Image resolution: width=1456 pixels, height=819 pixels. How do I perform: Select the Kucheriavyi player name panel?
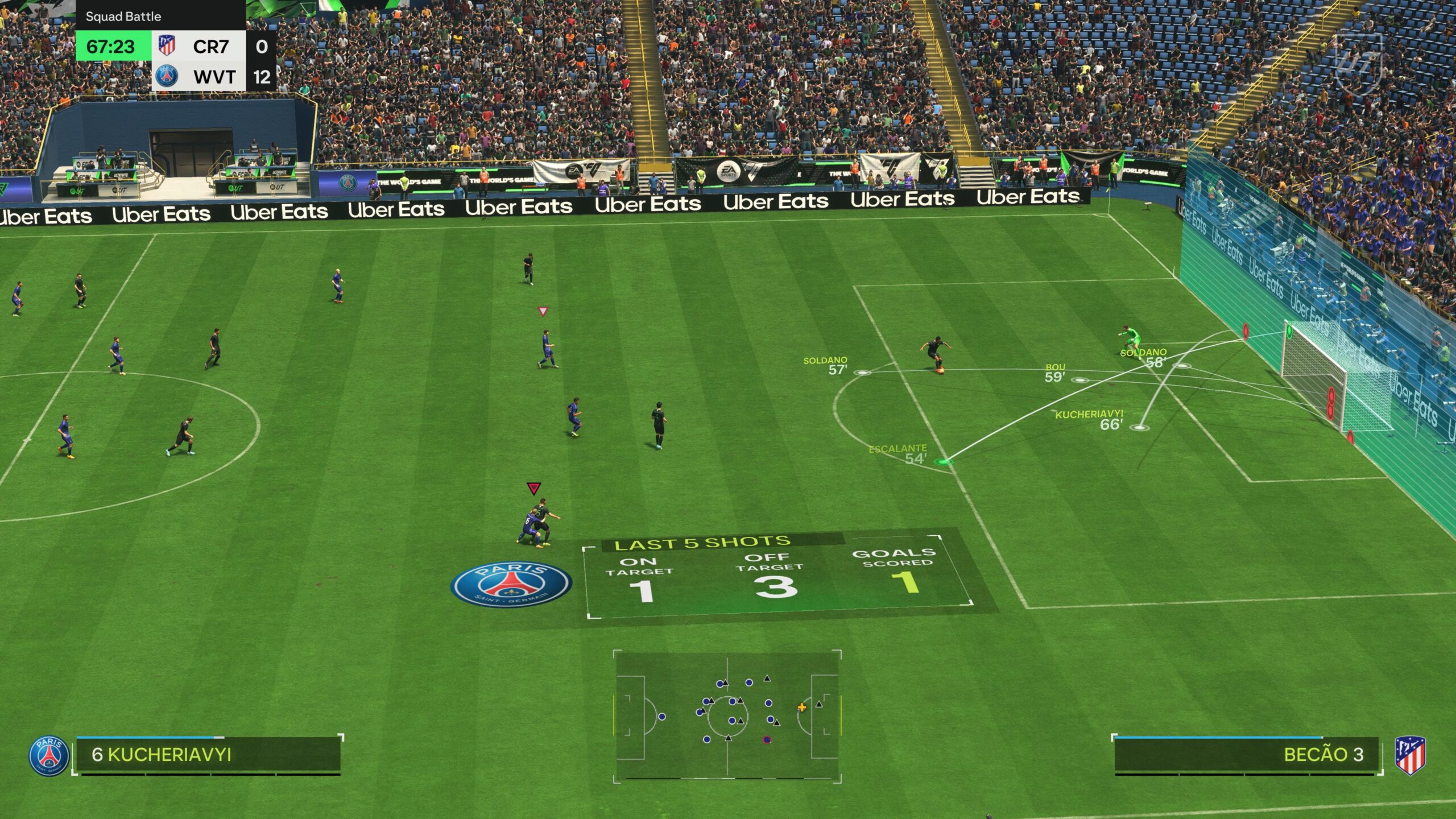pyautogui.click(x=208, y=755)
